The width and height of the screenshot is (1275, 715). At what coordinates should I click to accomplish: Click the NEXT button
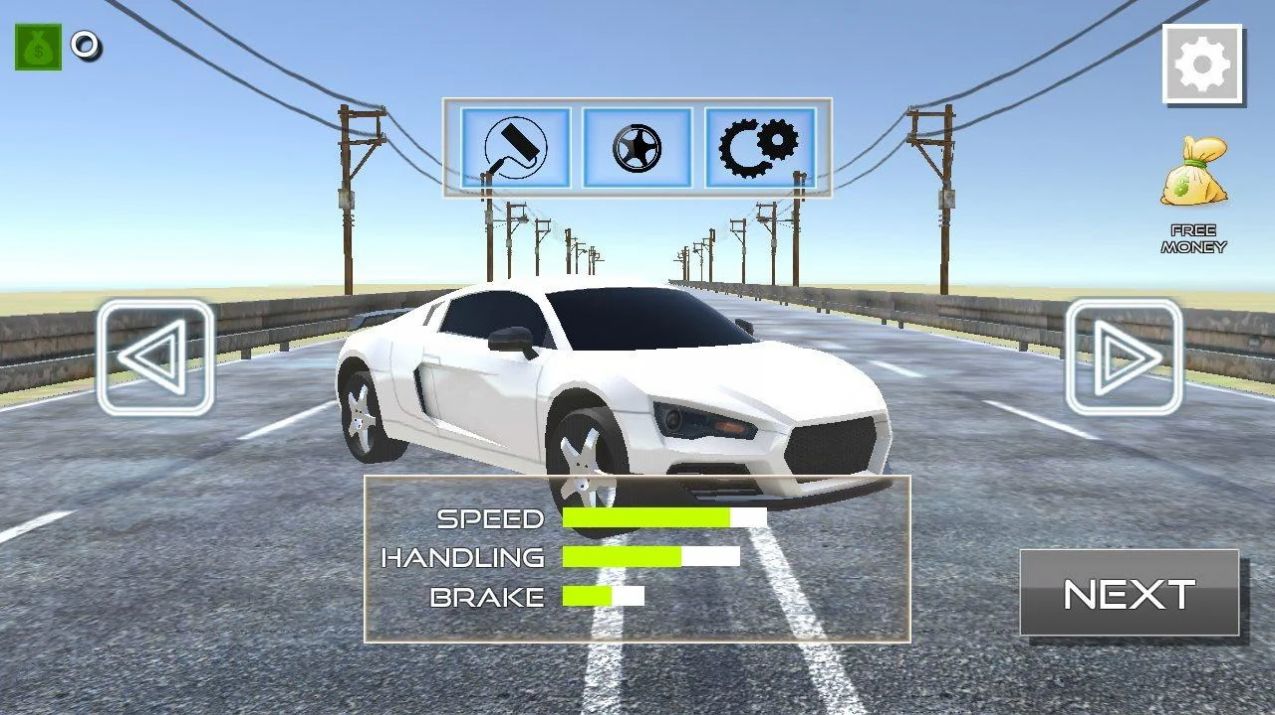pos(1129,593)
